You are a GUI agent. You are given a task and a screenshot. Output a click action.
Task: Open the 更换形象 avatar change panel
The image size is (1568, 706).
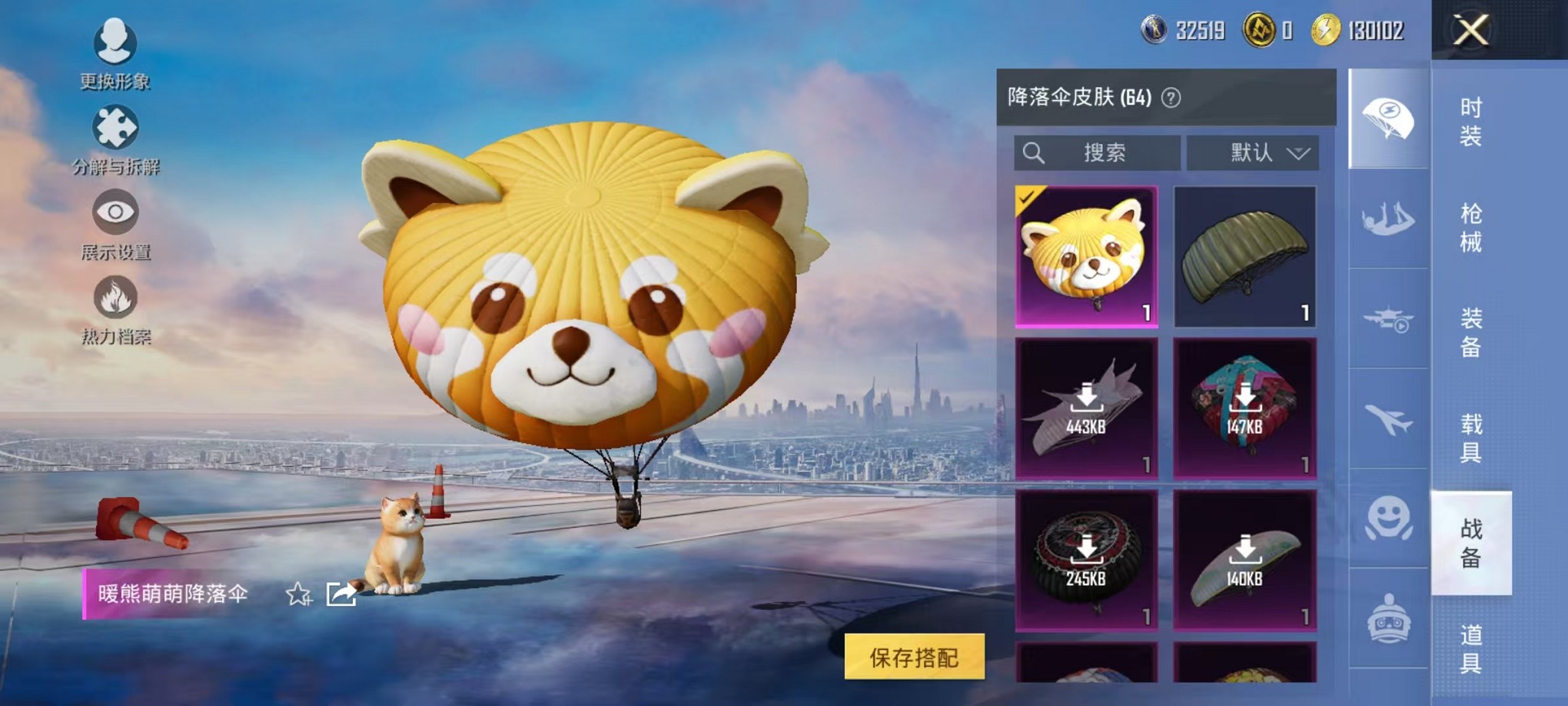[x=114, y=55]
